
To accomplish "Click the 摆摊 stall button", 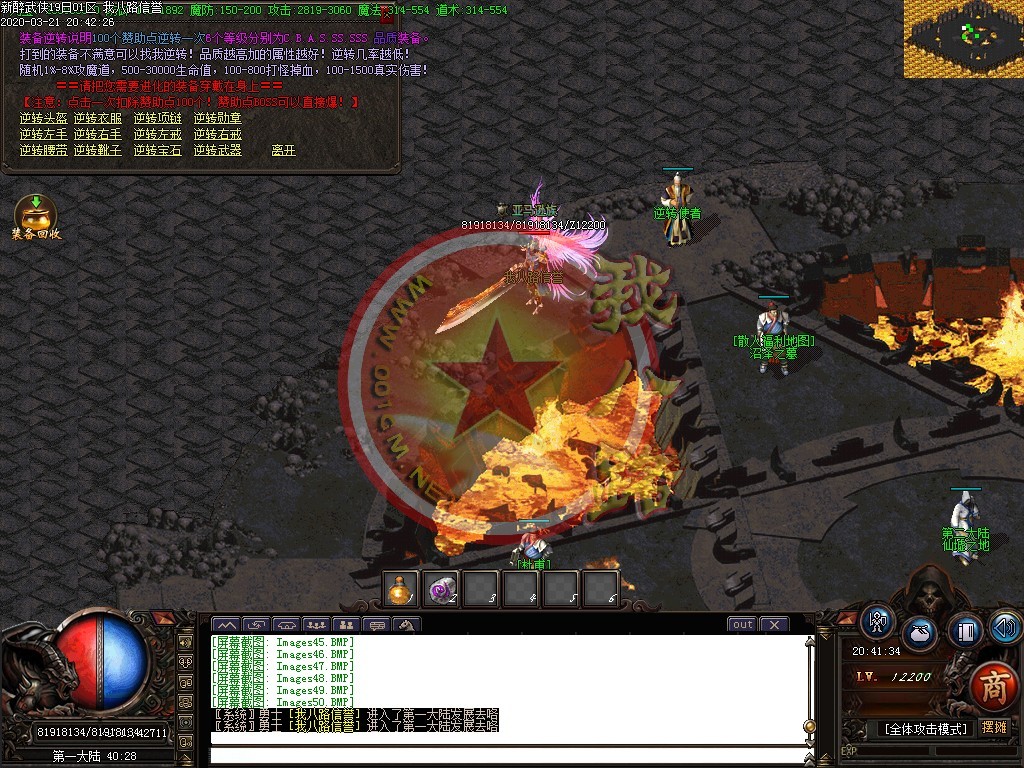I will tap(994, 728).
